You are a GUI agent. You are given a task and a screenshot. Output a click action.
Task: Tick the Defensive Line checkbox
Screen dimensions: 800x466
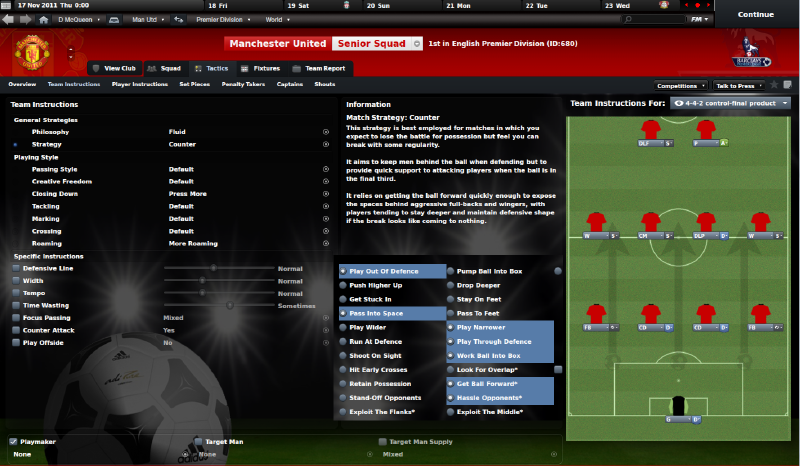(15, 269)
